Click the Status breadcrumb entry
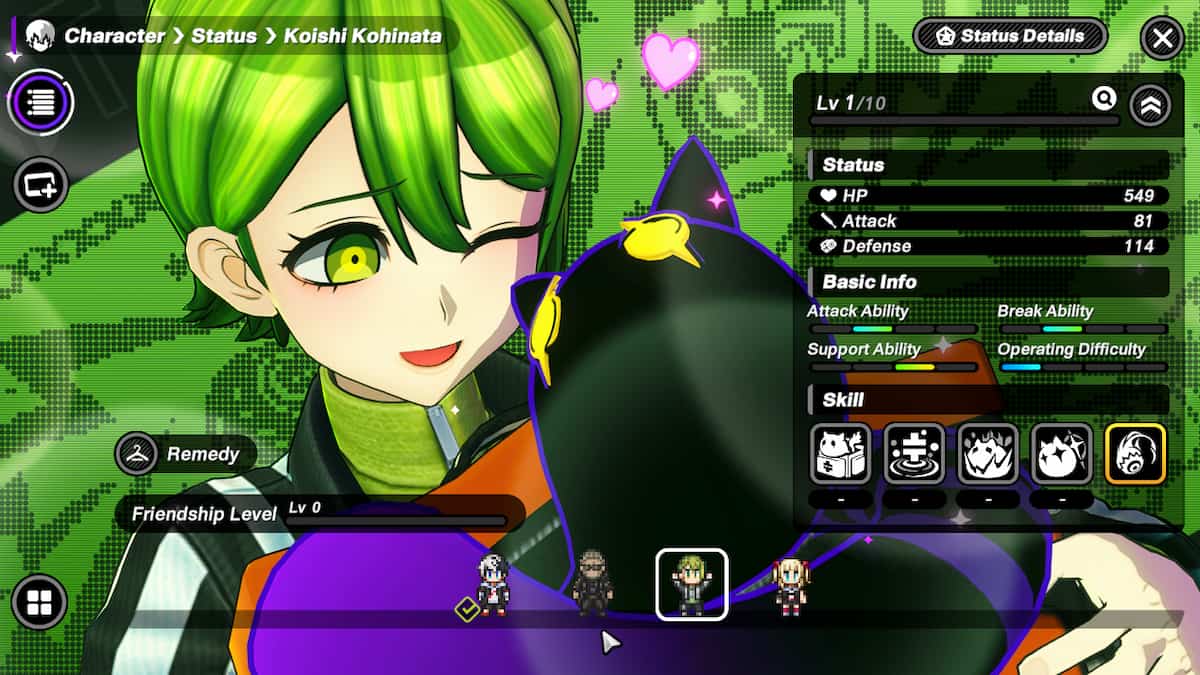Viewport: 1200px width, 675px height. tap(224, 36)
